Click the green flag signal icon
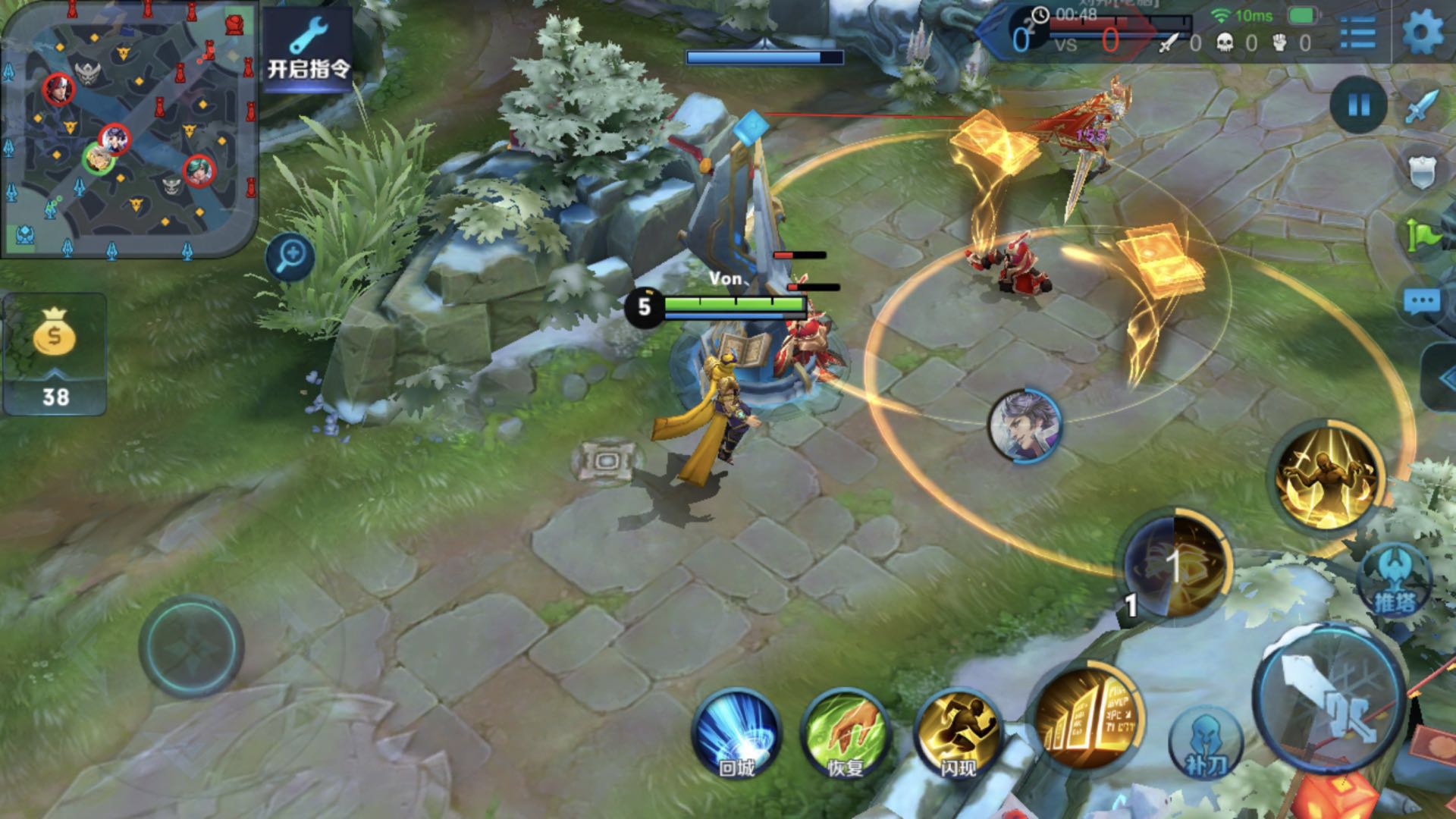The width and height of the screenshot is (1456, 819). [1423, 234]
